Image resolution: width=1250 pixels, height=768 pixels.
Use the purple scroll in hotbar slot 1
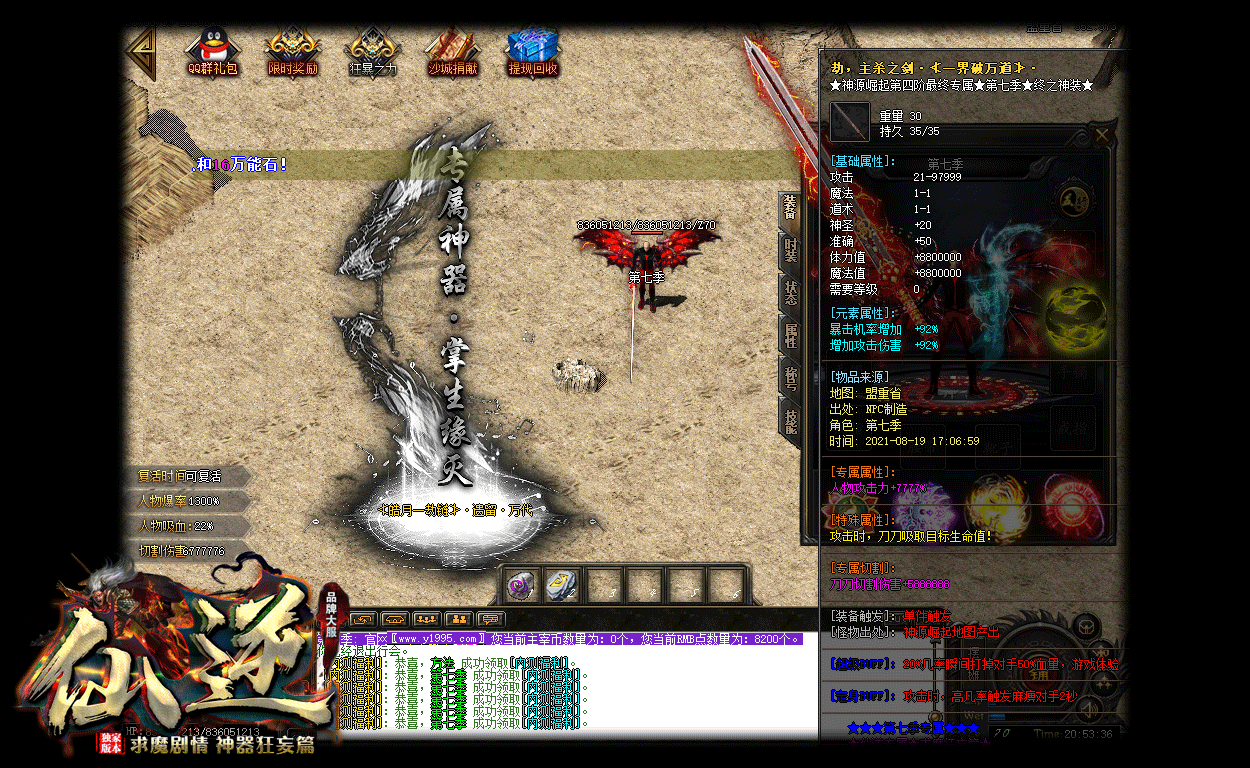point(520,586)
